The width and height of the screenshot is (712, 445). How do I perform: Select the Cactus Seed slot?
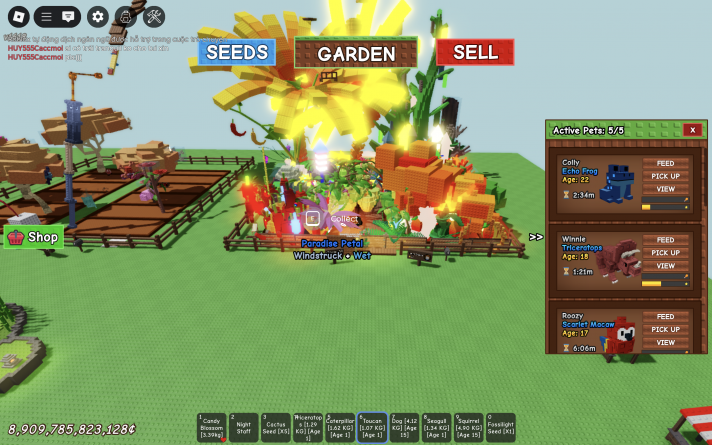pos(275,427)
